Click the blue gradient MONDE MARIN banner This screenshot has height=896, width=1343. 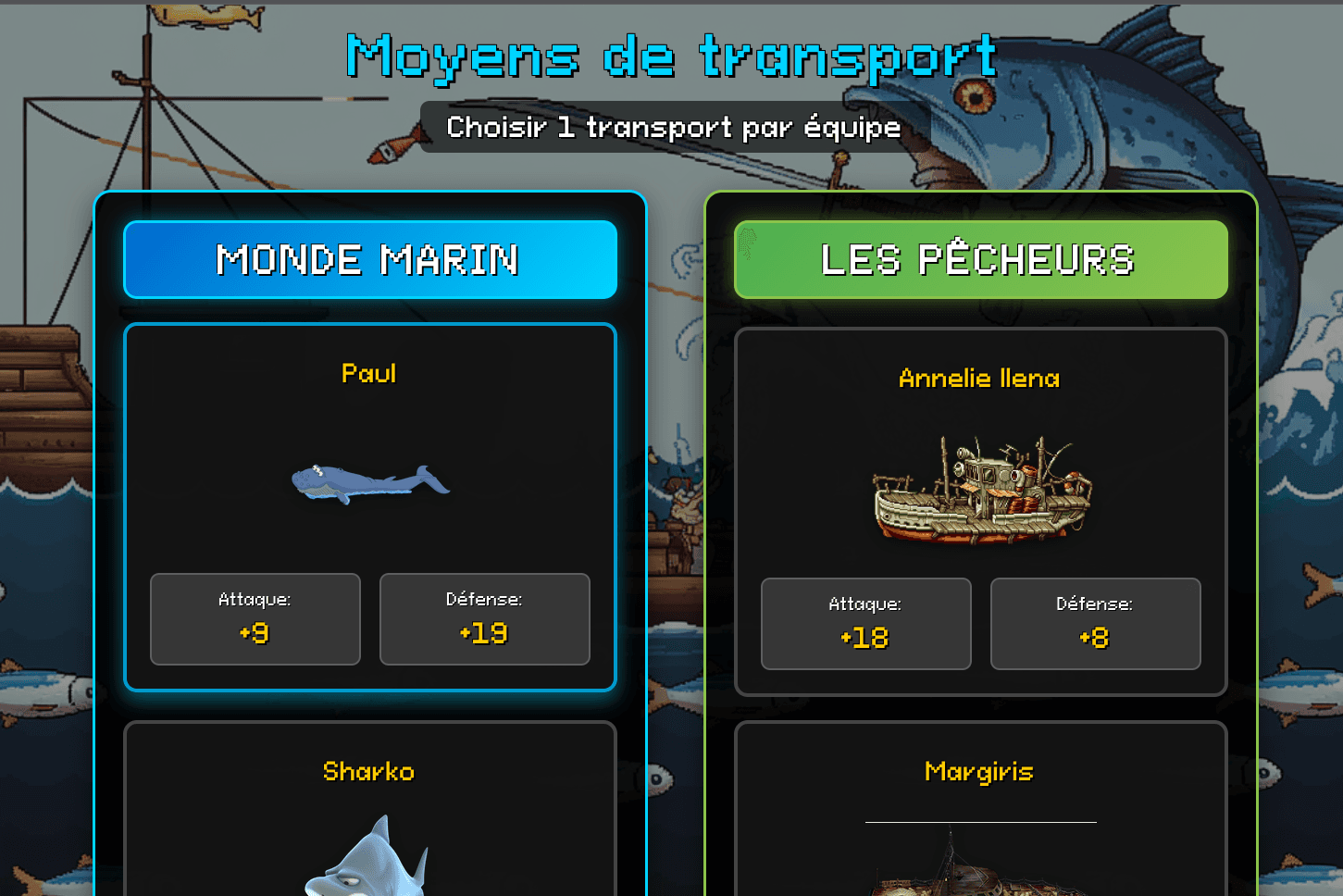pyautogui.click(x=369, y=259)
